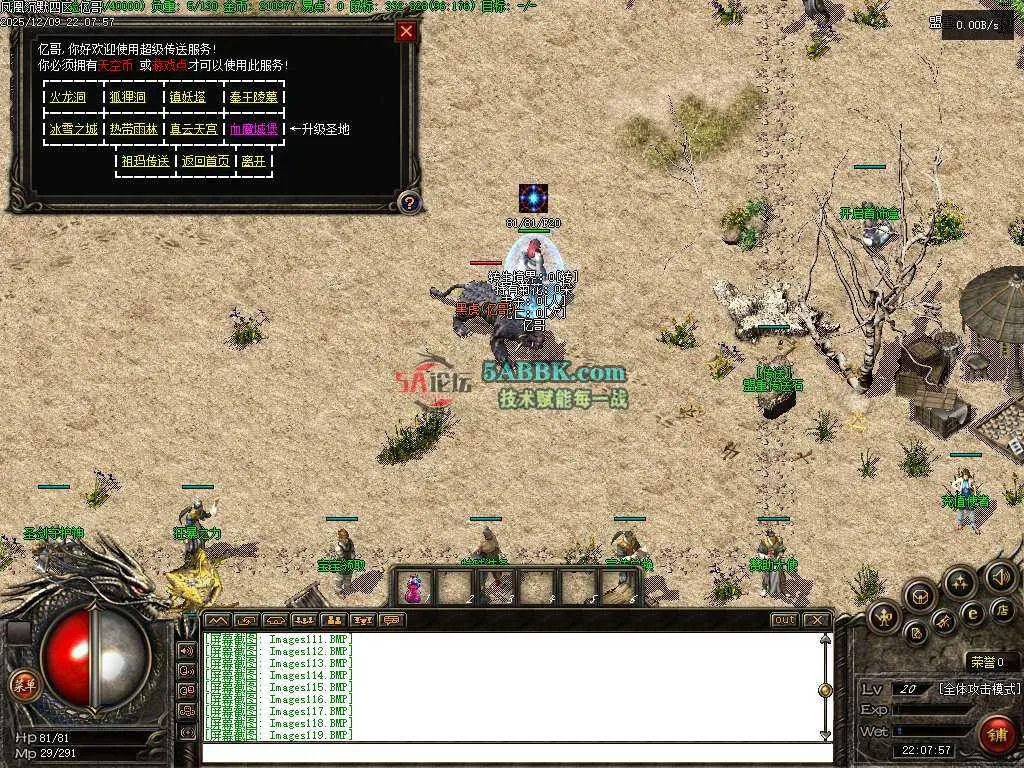Choose 热带雨林 destination
Screen dimensions: 1024x768
click(133, 129)
